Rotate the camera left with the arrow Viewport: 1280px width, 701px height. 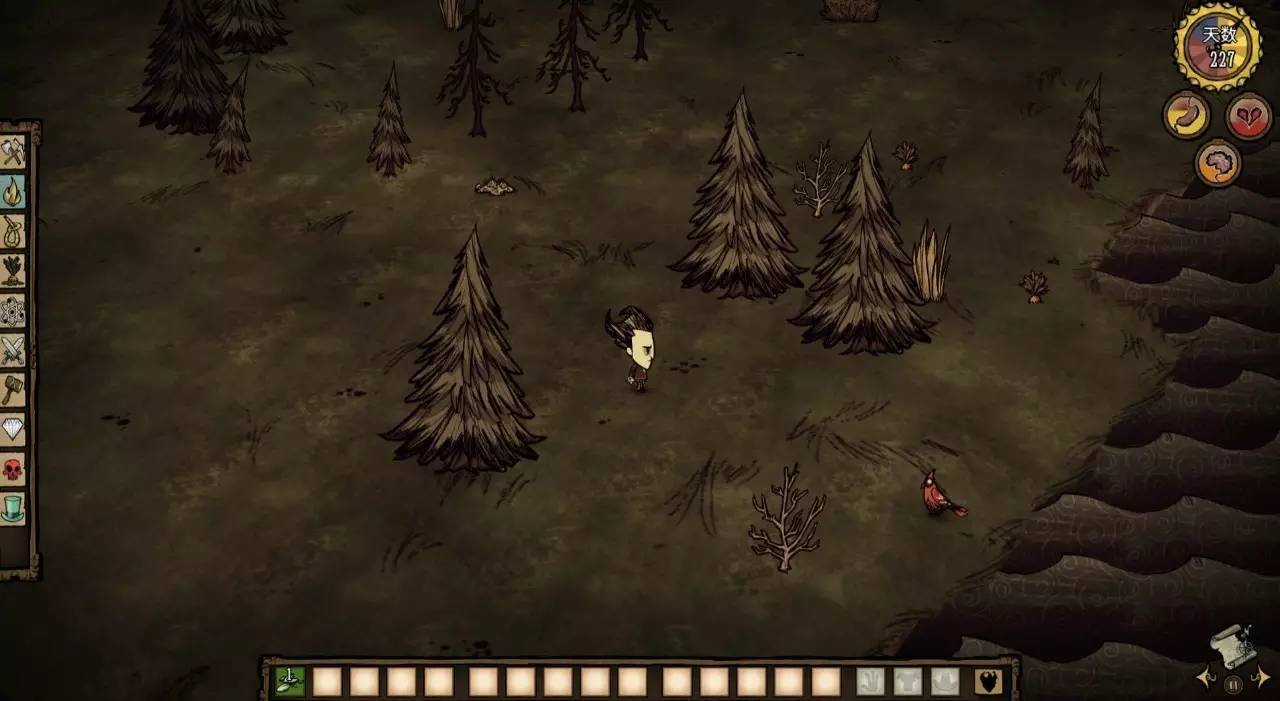pyautogui.click(x=1205, y=678)
